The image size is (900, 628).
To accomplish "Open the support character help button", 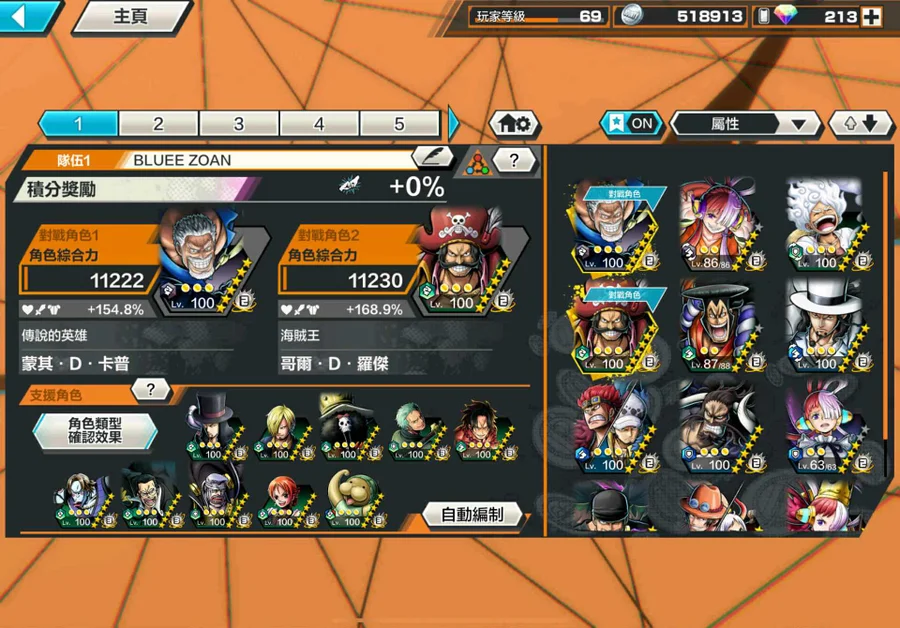I will tap(151, 389).
